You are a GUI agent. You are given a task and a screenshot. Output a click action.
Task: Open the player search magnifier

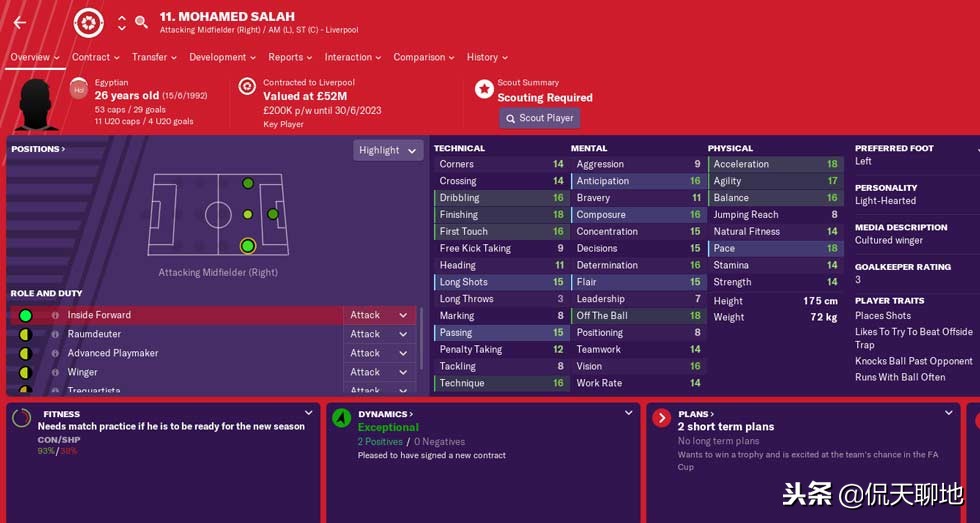pyautogui.click(x=141, y=22)
